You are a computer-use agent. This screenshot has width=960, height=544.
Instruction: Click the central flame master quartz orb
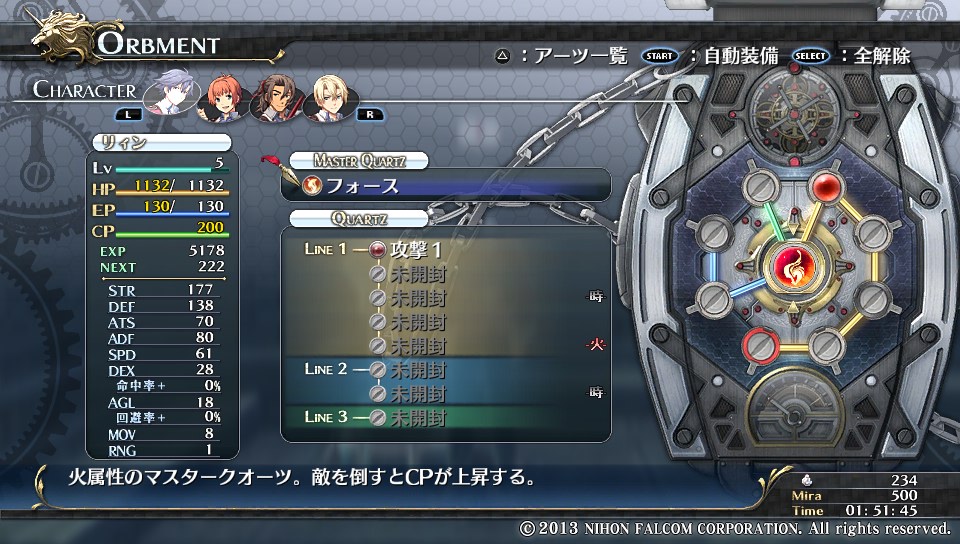coord(795,270)
